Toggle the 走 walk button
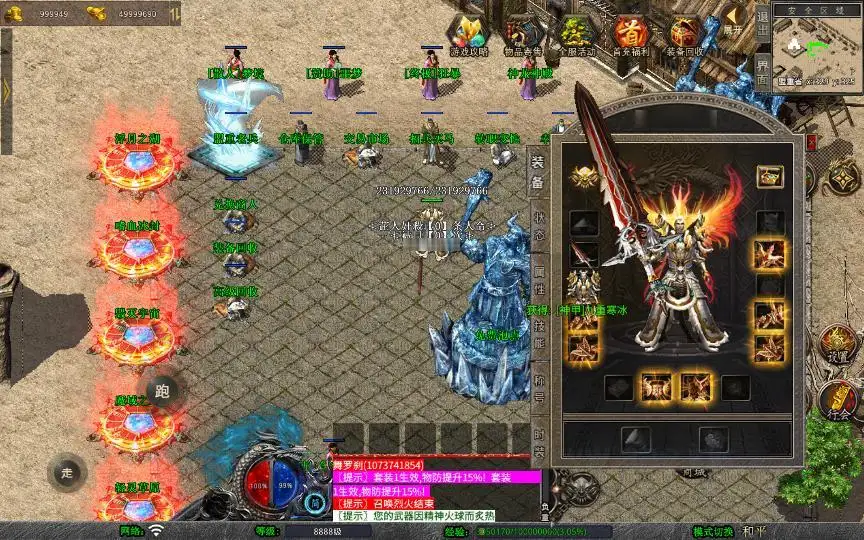Screen dimensions: 864x540 [x=68, y=472]
